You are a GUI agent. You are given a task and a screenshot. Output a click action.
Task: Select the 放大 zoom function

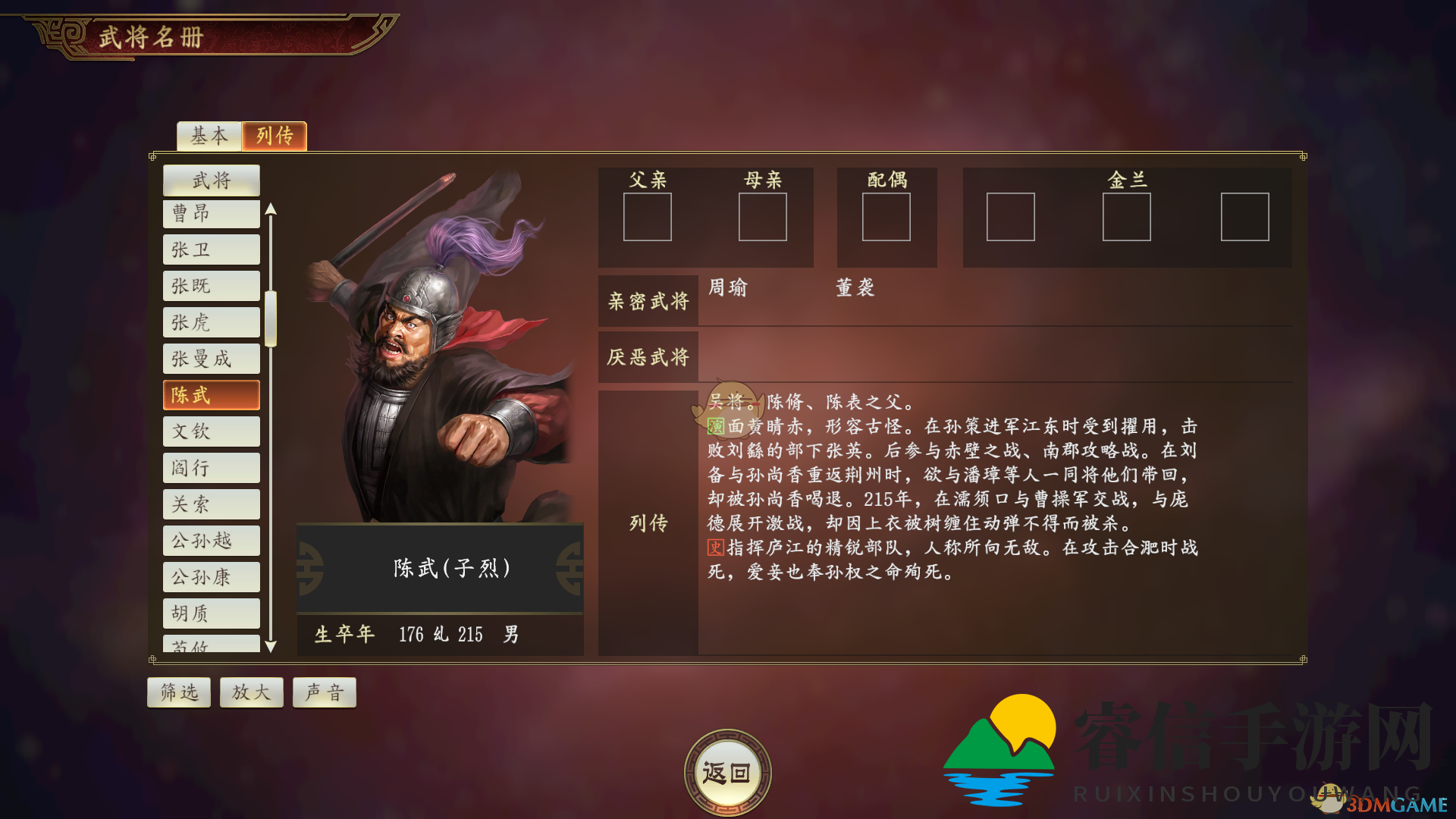(x=251, y=692)
